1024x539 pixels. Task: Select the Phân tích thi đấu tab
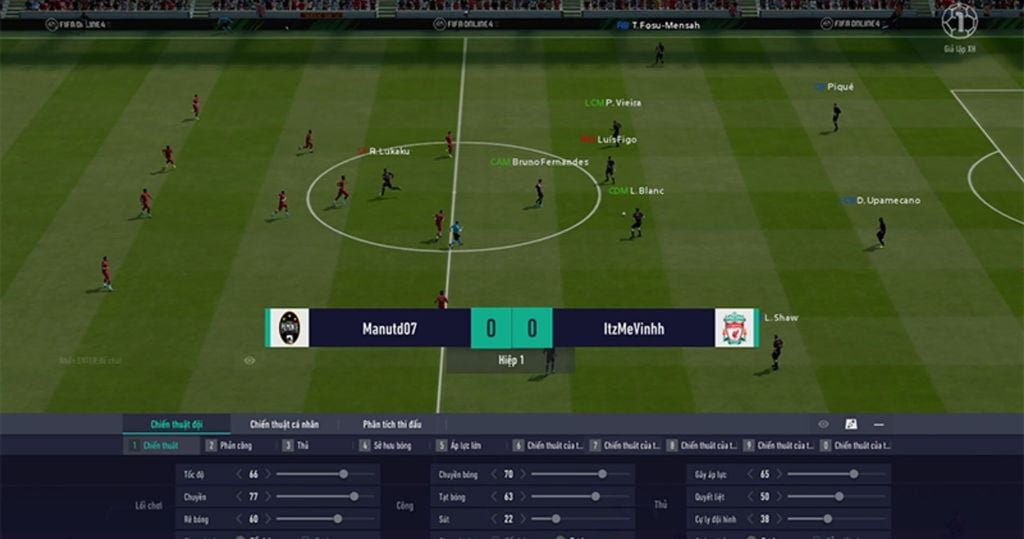point(392,424)
